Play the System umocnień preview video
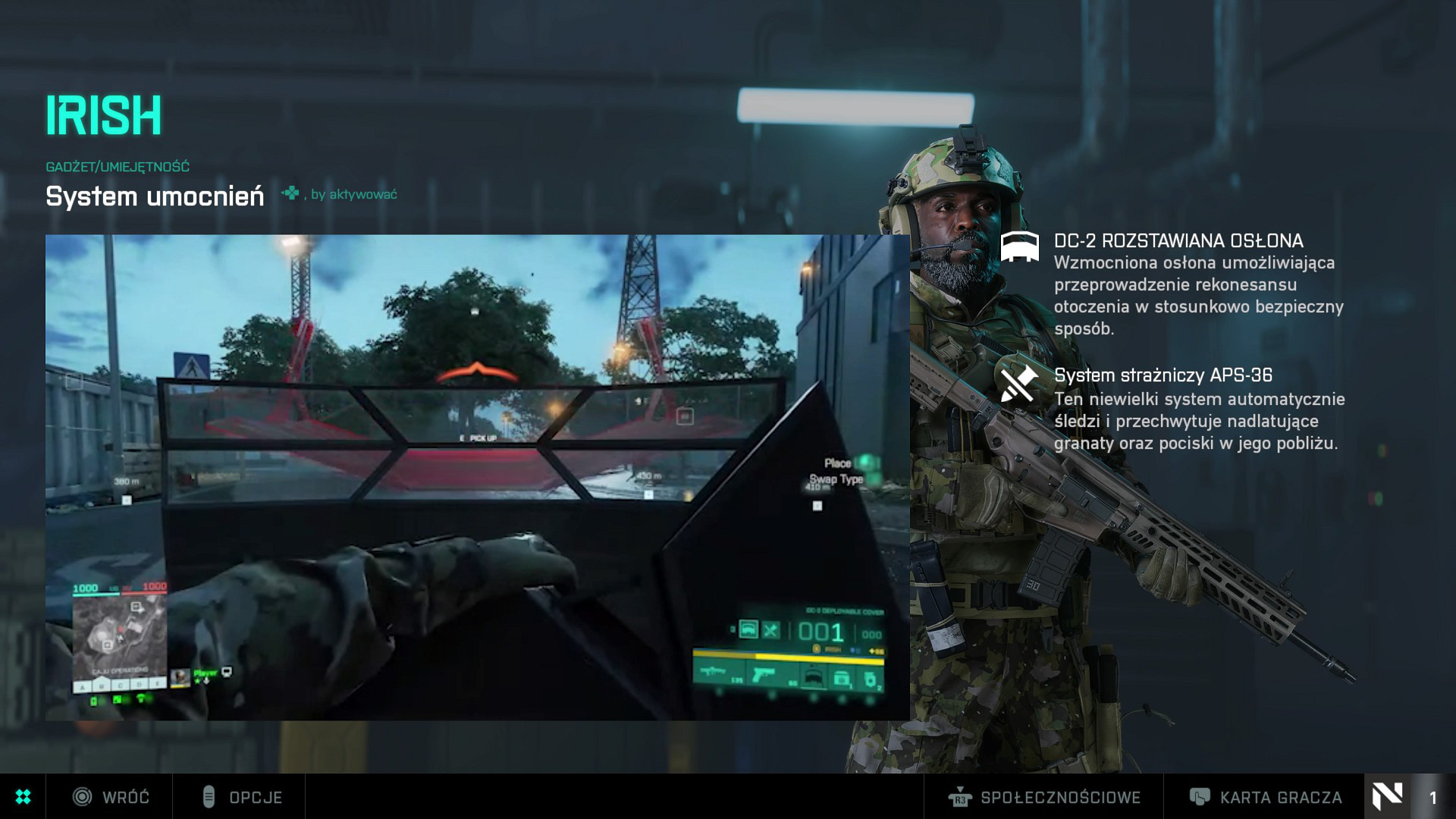This screenshot has width=1456, height=819. click(x=477, y=477)
